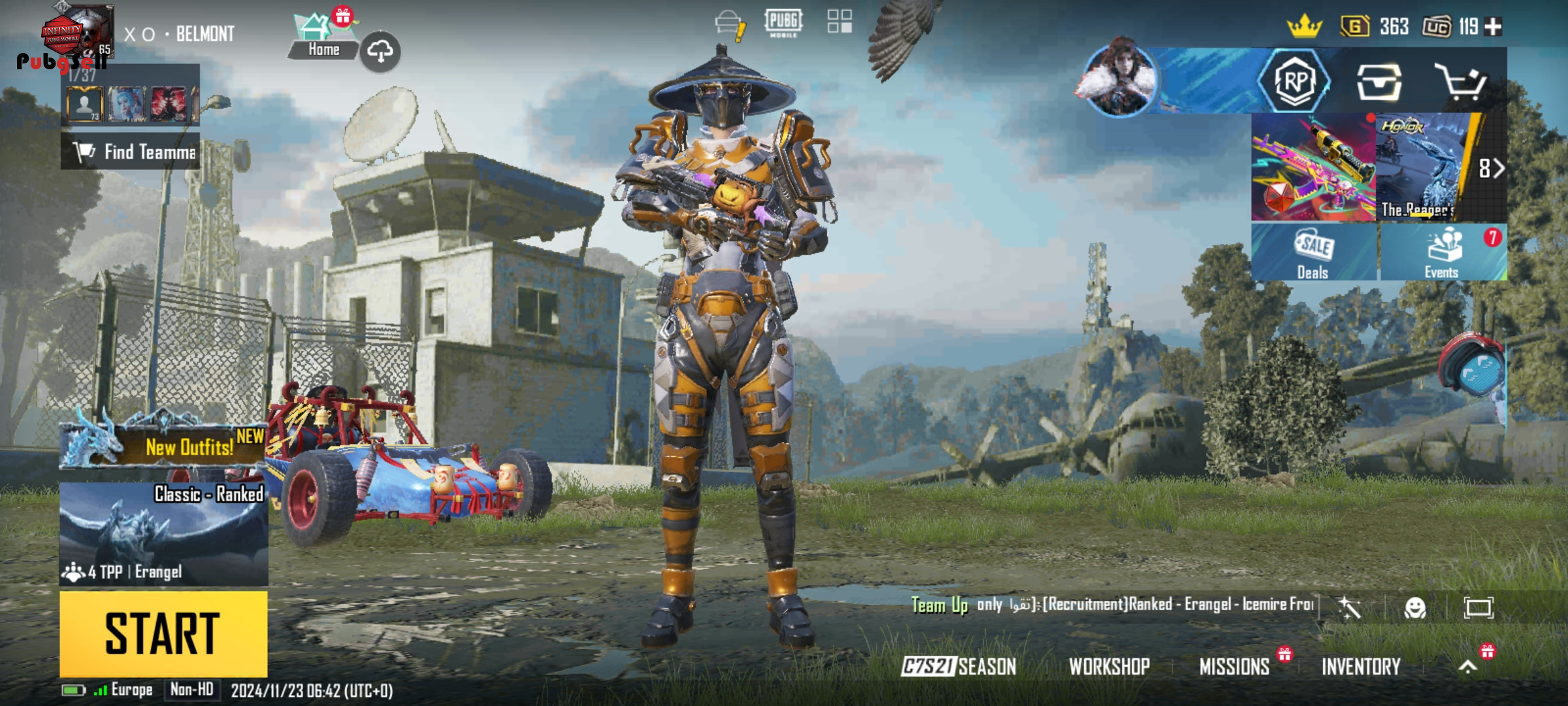Open the Events tile

click(x=1443, y=252)
